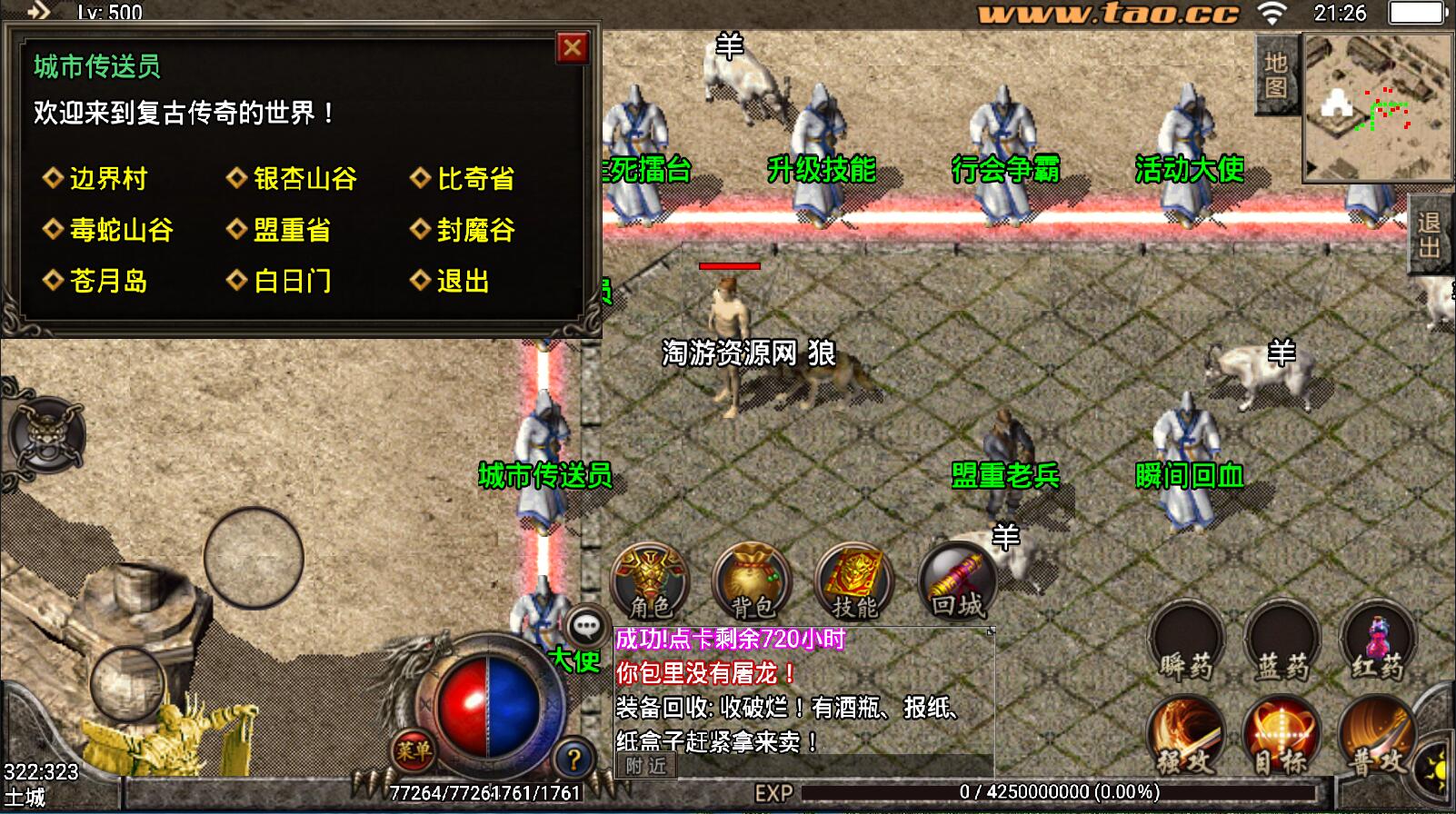Select 比奇省 from the teleport list
The image size is (1456, 814).
pos(474,178)
